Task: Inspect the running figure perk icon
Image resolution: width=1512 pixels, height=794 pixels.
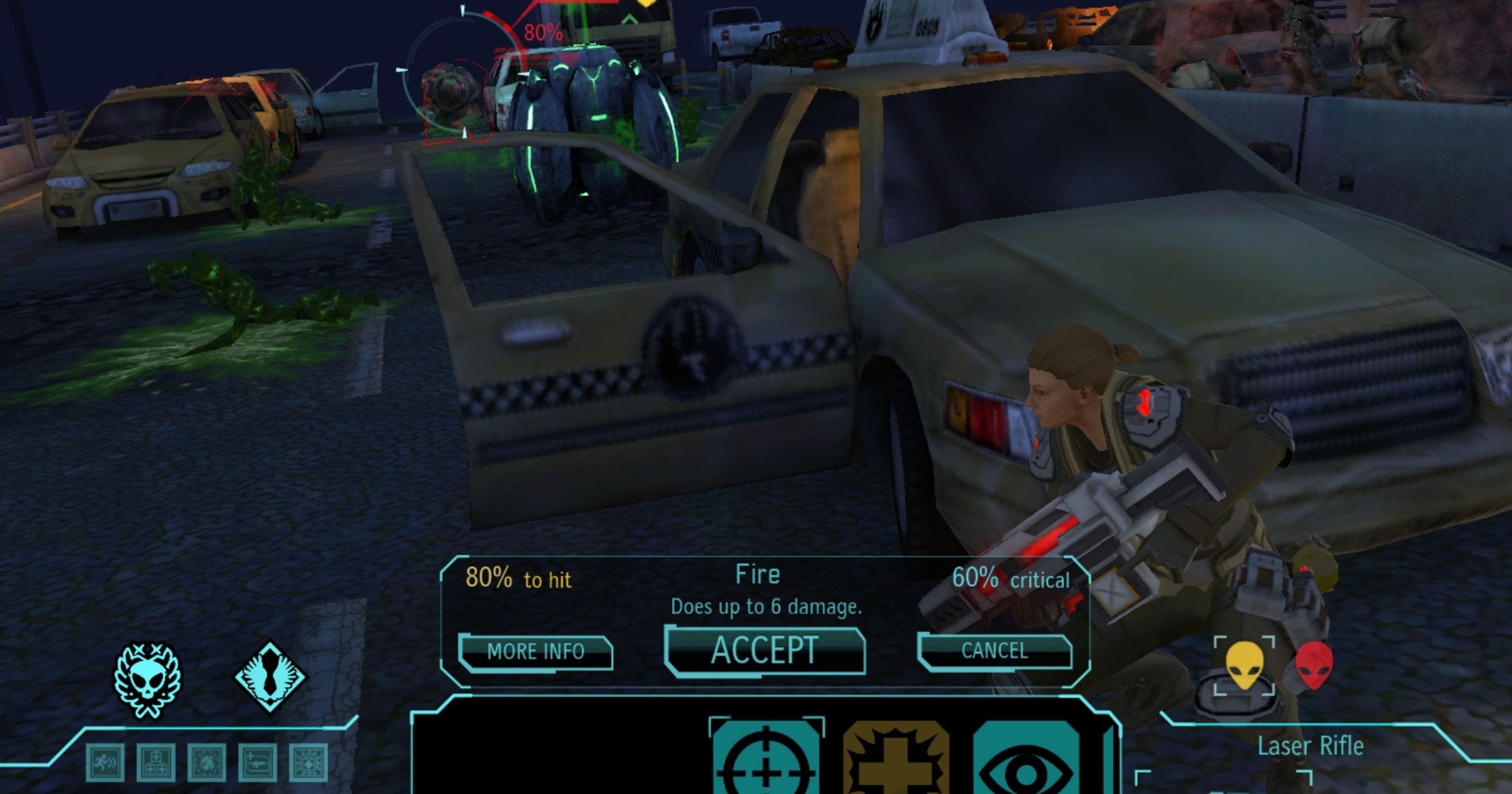Action: 105,762
